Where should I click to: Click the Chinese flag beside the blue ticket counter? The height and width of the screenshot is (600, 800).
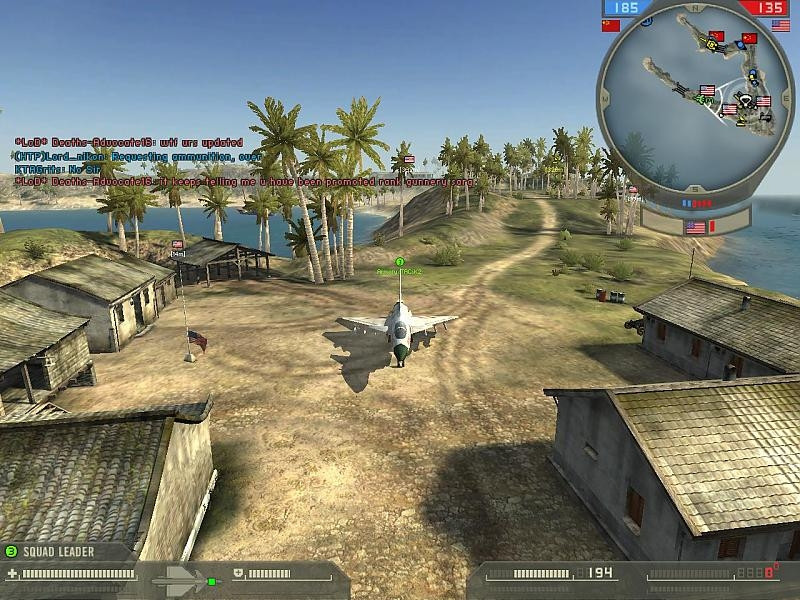pos(611,25)
